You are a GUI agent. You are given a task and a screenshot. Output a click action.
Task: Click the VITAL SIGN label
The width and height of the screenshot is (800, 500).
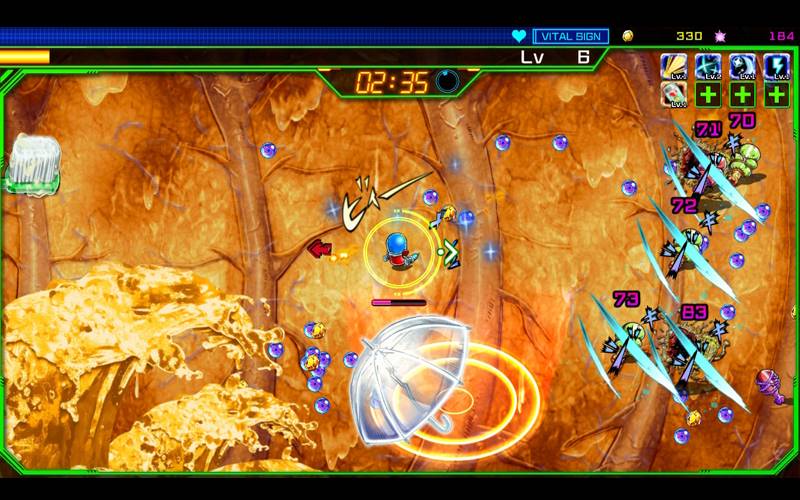click(x=570, y=36)
